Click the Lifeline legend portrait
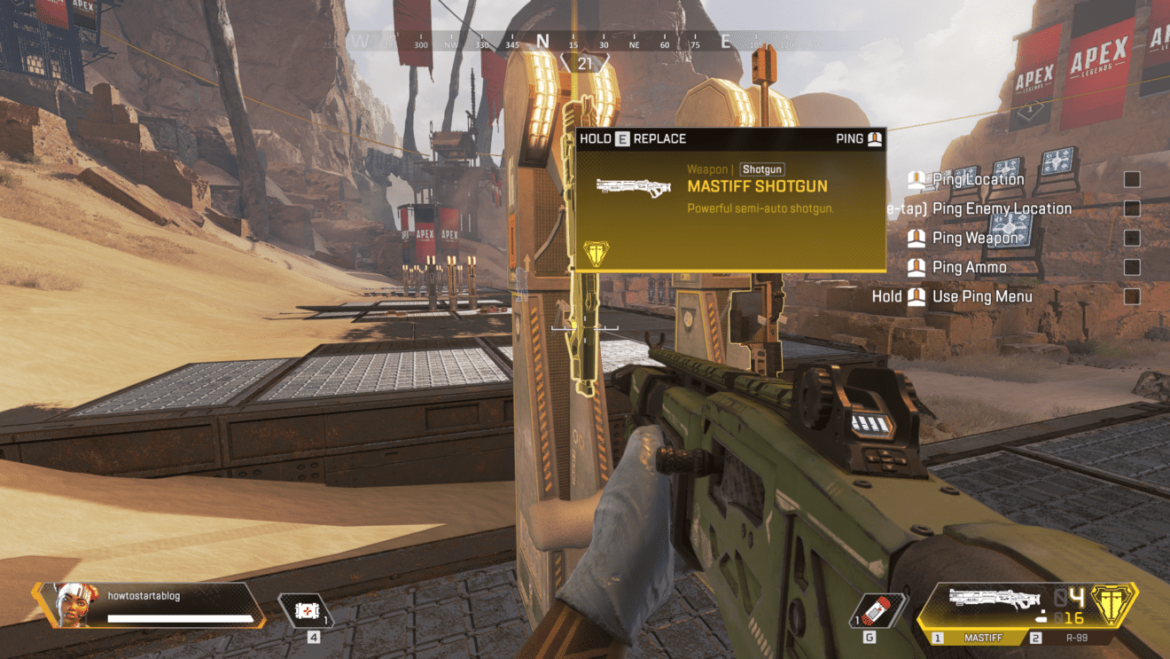Image resolution: width=1170 pixels, height=659 pixels. tap(74, 604)
